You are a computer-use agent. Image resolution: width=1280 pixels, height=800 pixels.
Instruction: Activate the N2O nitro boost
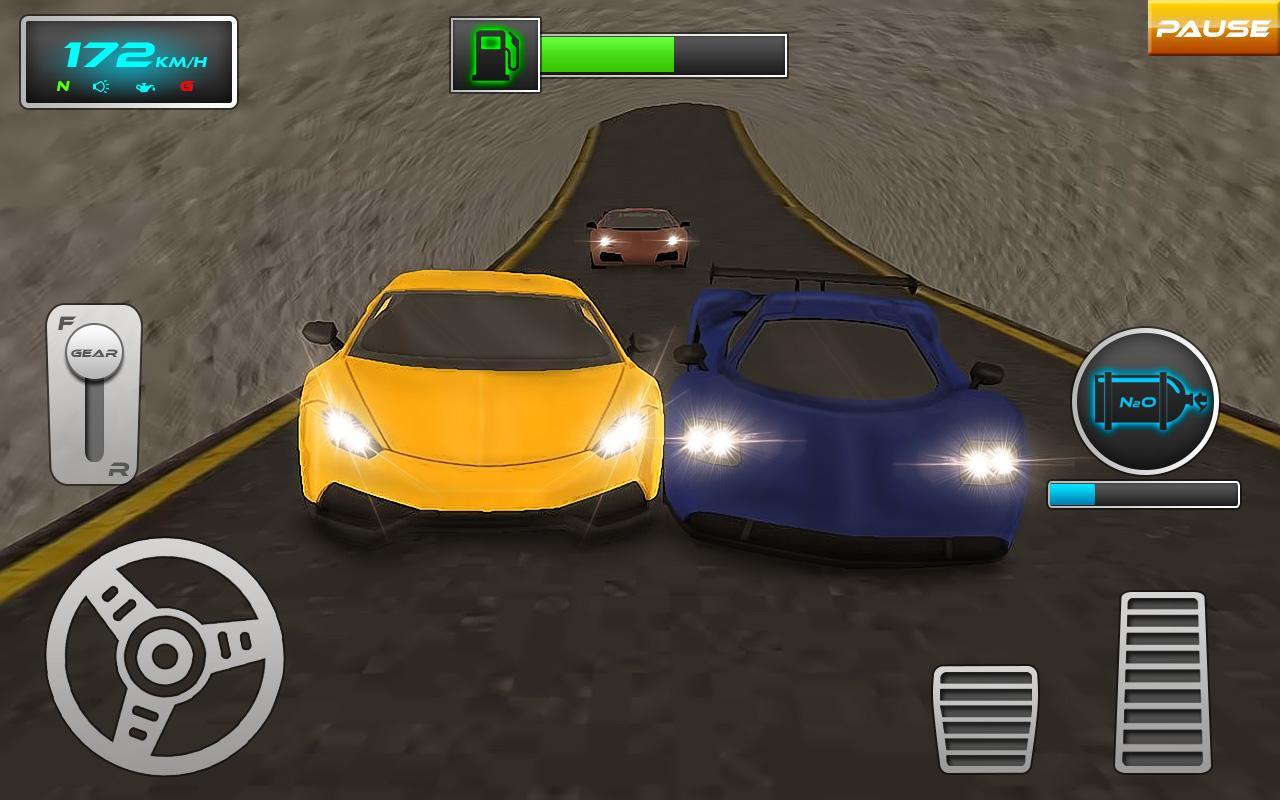(x=1145, y=401)
